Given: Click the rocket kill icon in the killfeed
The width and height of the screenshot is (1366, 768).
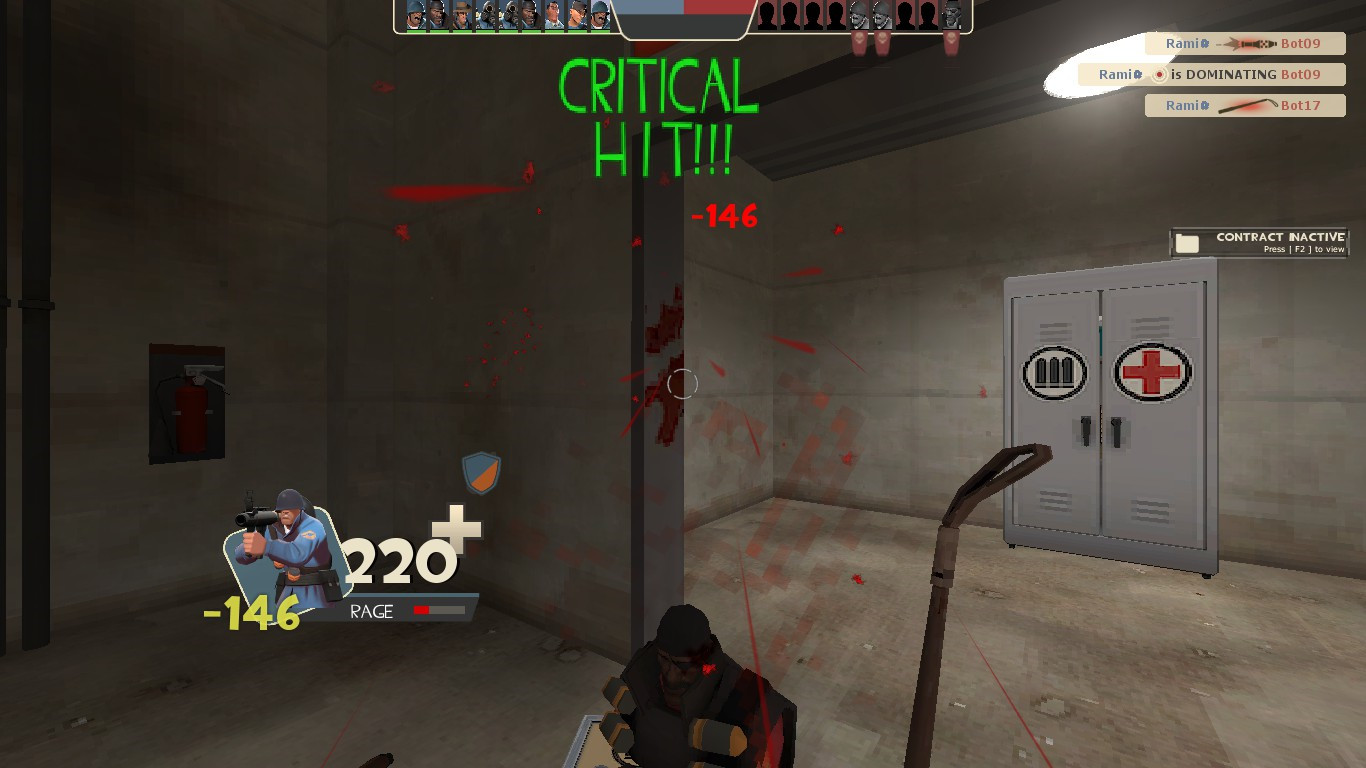Looking at the screenshot, I should coord(1248,44).
